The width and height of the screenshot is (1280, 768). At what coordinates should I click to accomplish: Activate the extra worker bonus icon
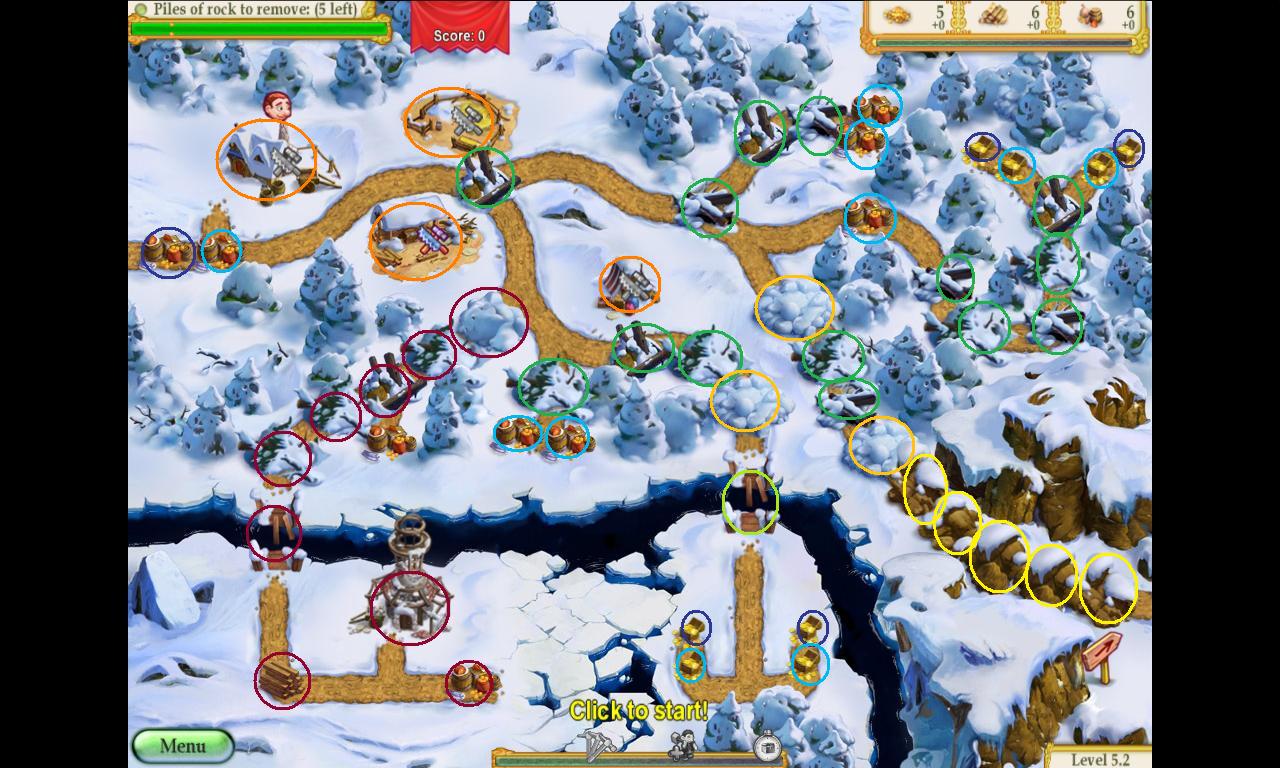point(682,745)
